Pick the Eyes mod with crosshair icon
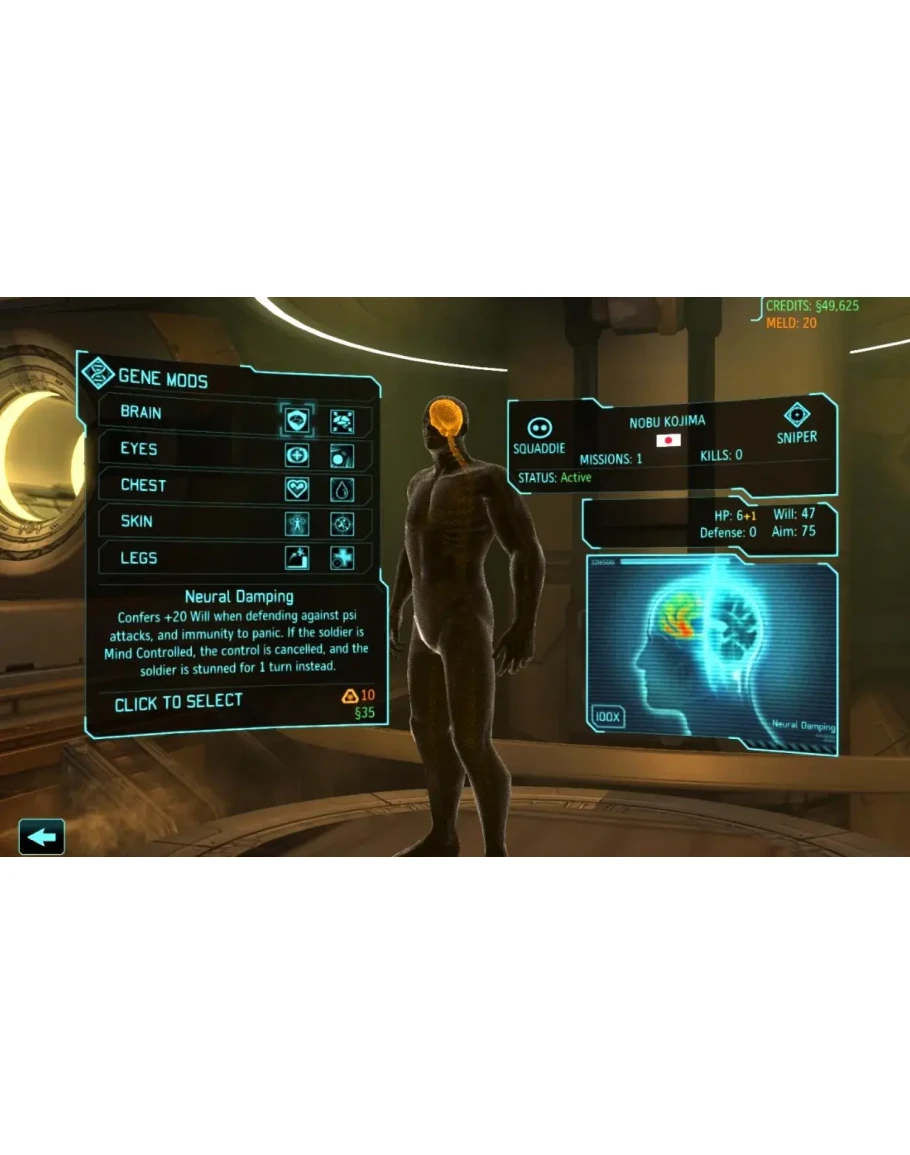Image resolution: width=910 pixels, height=1155 pixels. click(x=296, y=455)
